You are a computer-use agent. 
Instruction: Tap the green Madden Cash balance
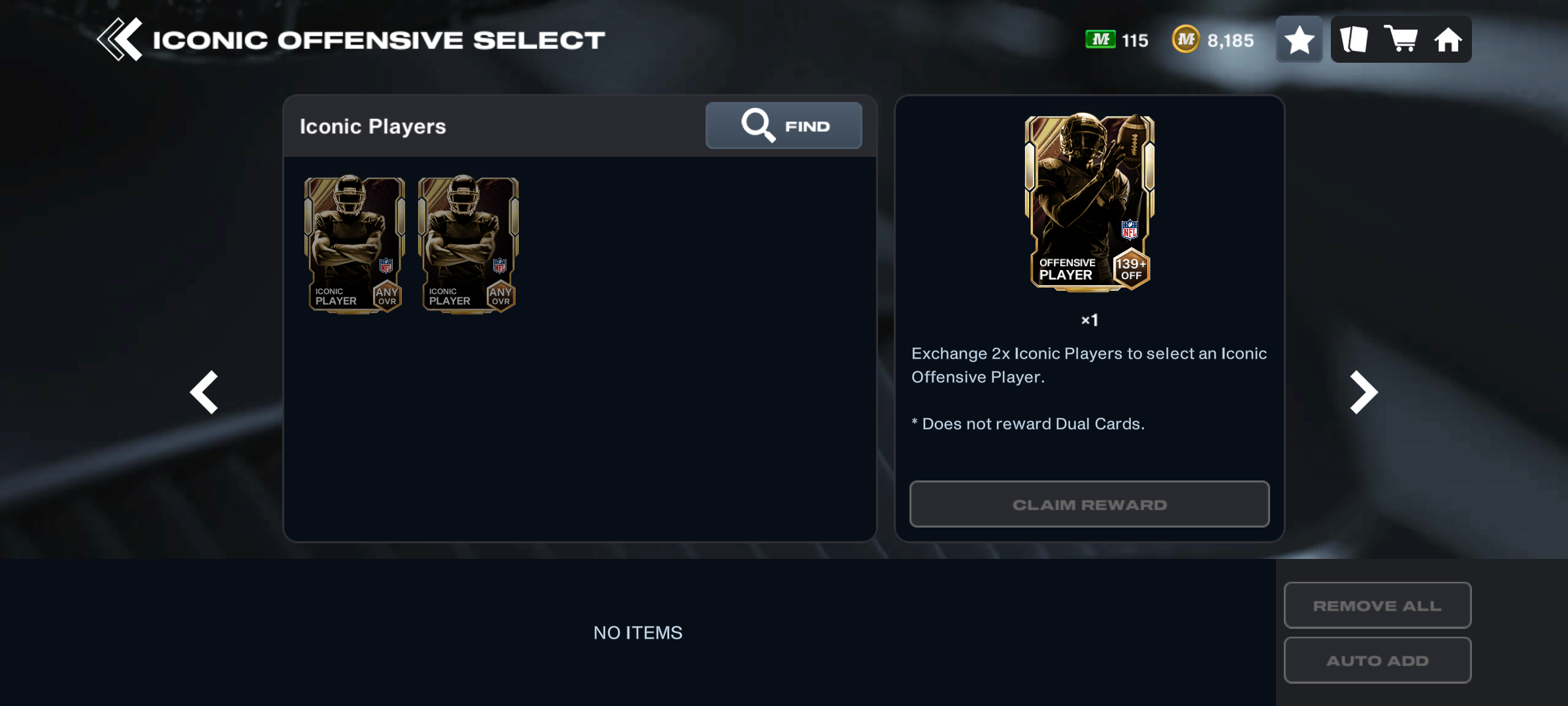point(1117,40)
